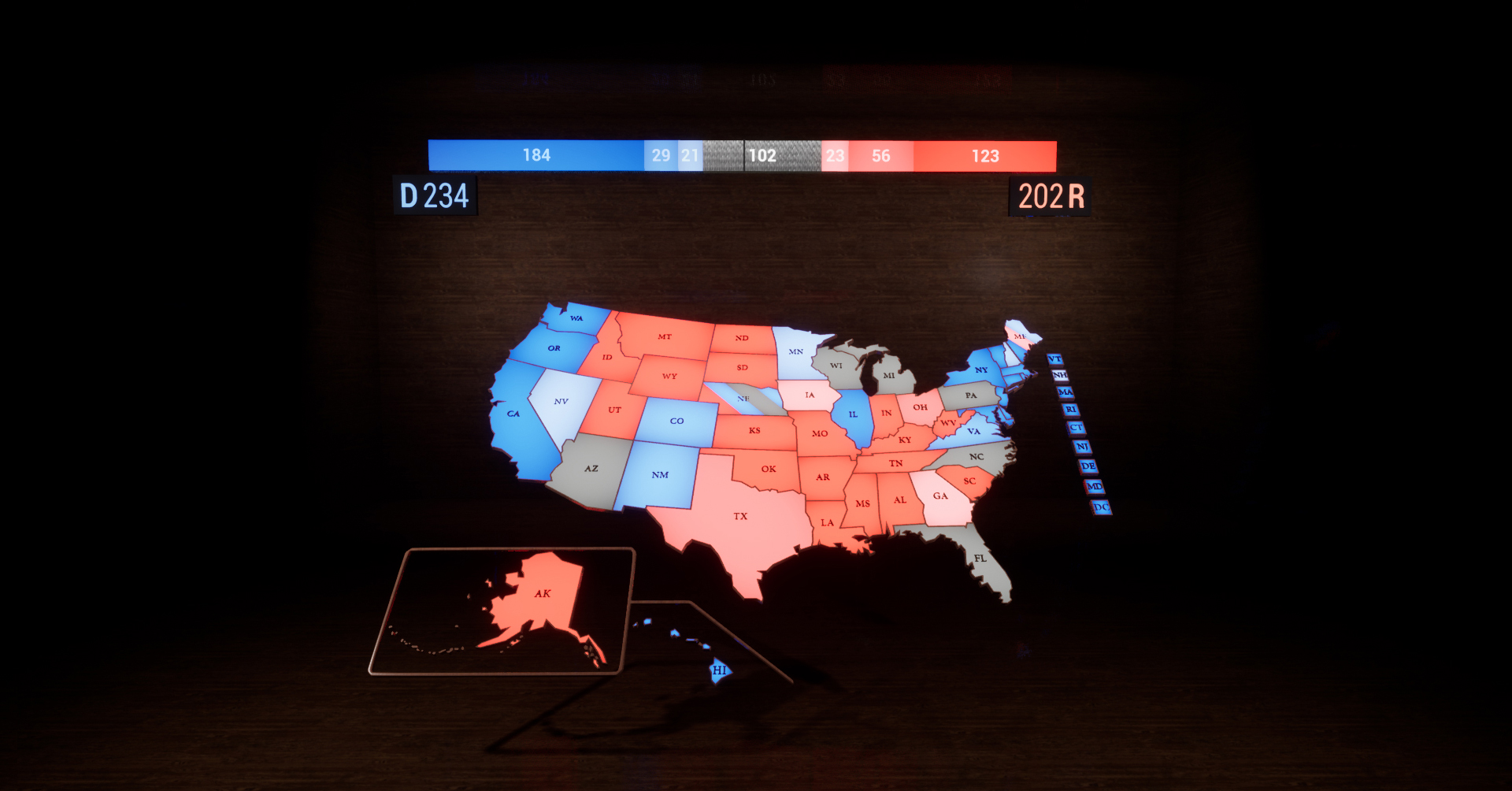This screenshot has width=1512, height=791.
Task: Choose Georgia on the map
Action: [940, 496]
